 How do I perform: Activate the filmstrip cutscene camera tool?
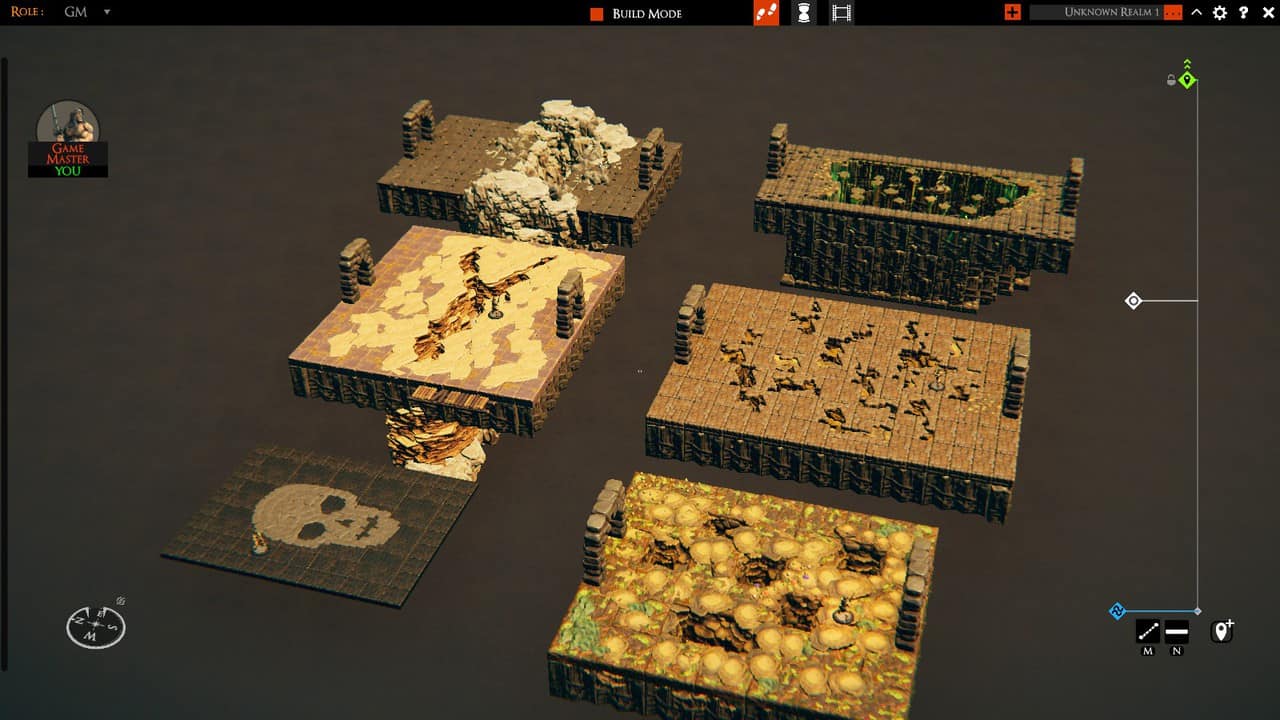(x=840, y=13)
